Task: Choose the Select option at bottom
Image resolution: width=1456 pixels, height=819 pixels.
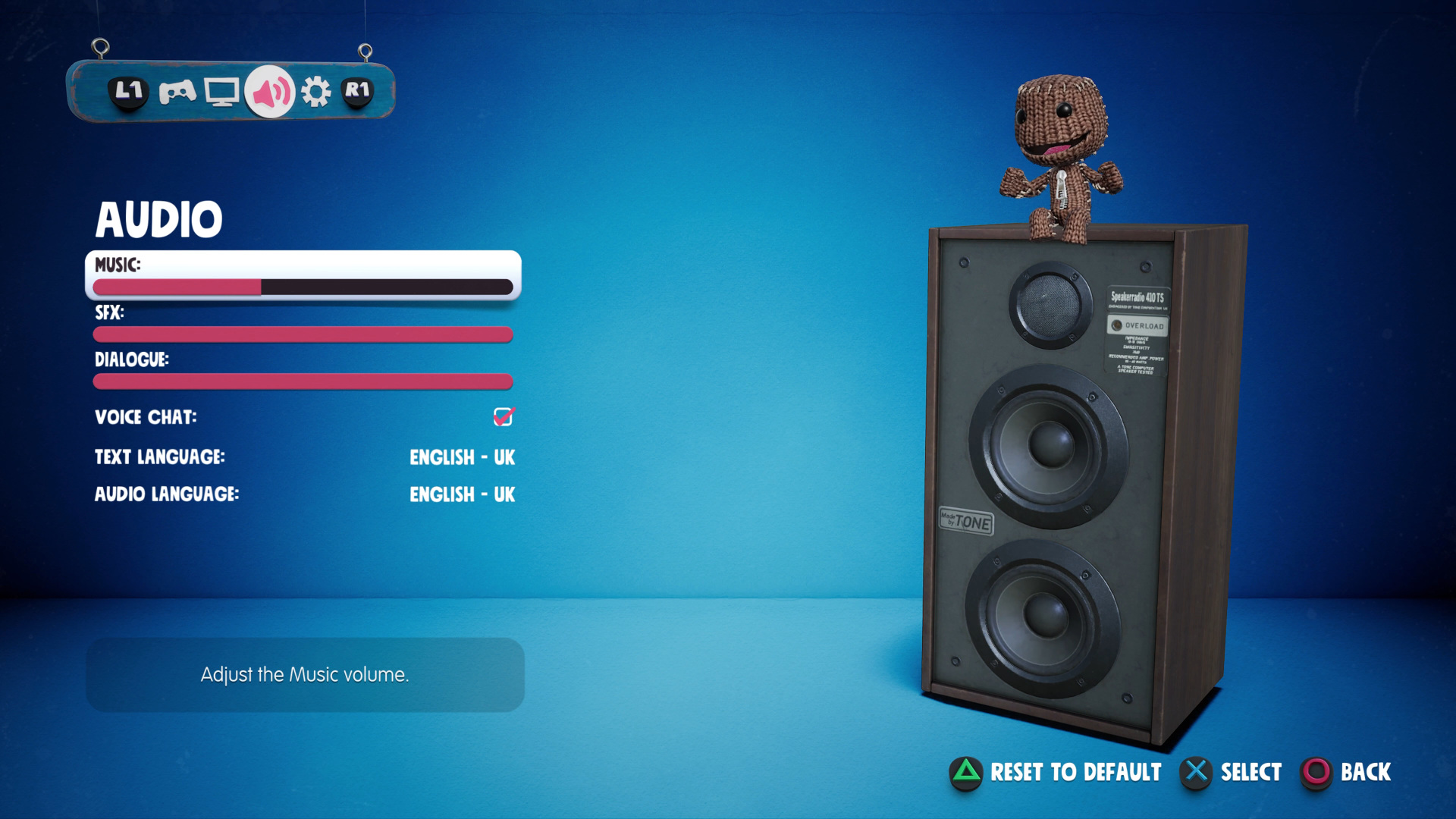Action: coord(1232,772)
